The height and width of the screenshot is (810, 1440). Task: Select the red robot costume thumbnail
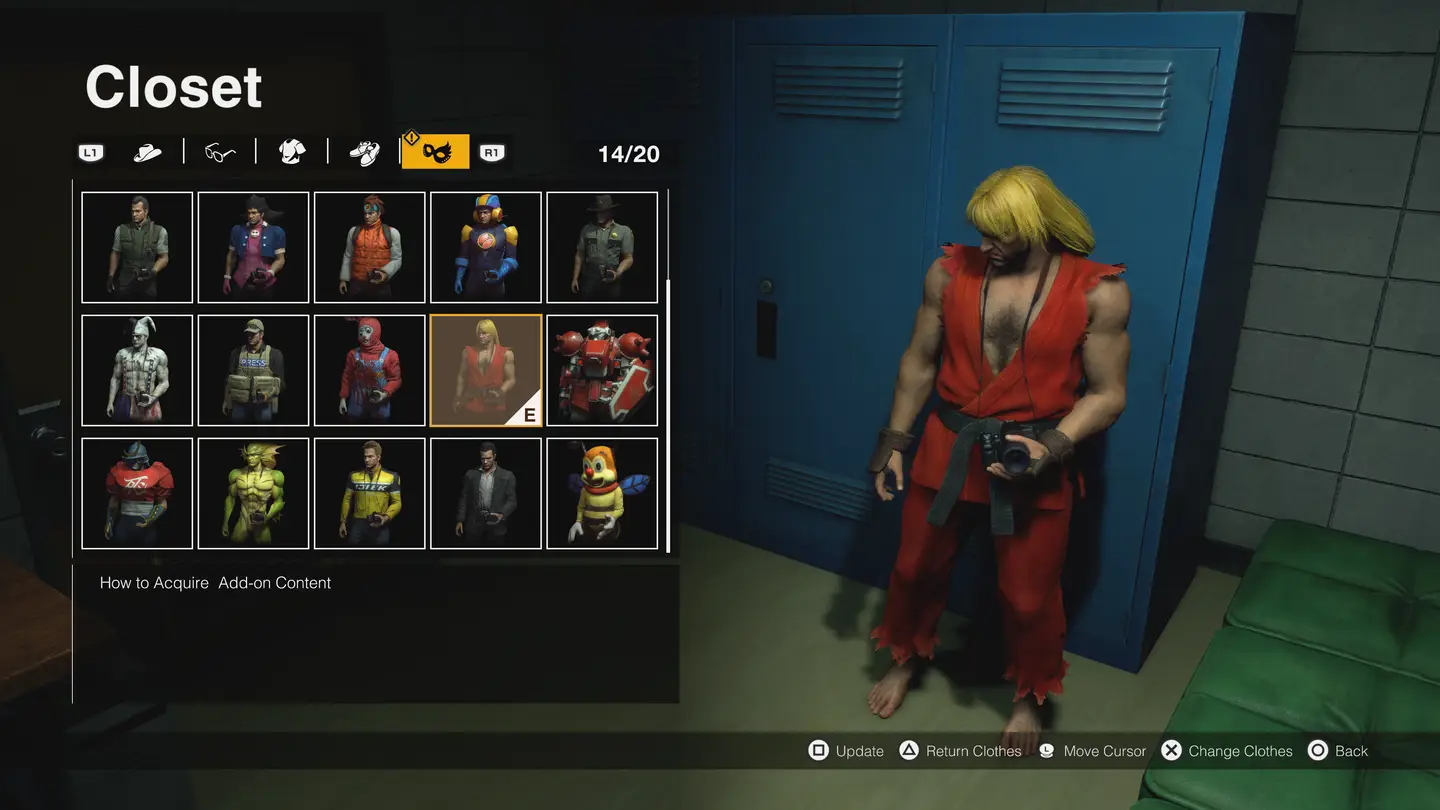[x=601, y=370]
